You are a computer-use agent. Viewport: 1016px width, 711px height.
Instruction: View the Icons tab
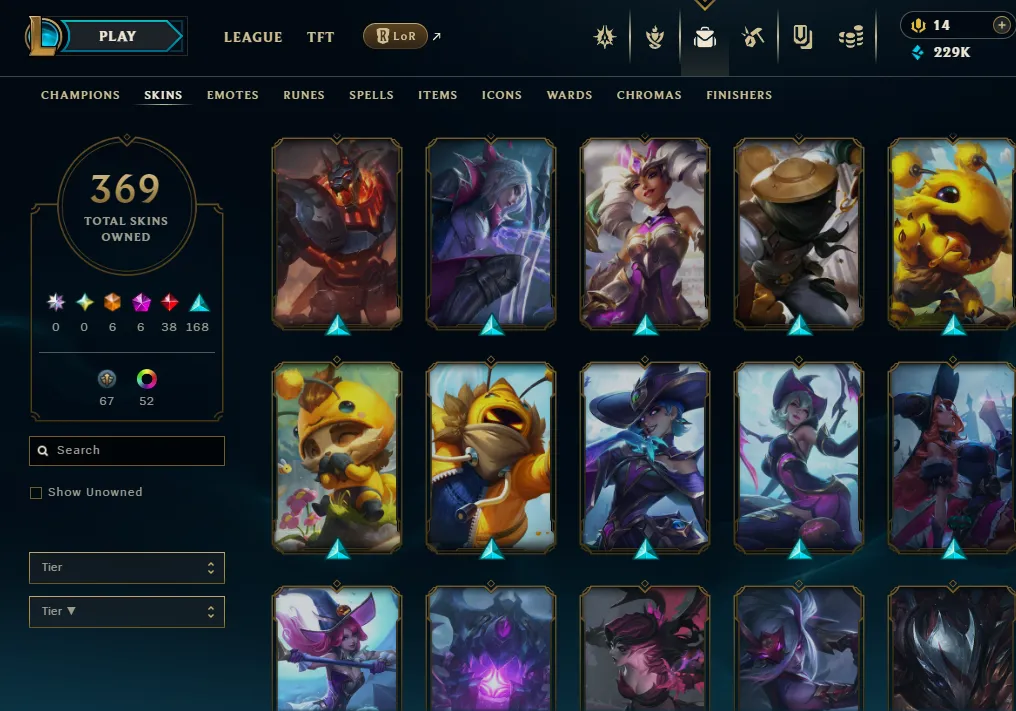pyautogui.click(x=502, y=95)
